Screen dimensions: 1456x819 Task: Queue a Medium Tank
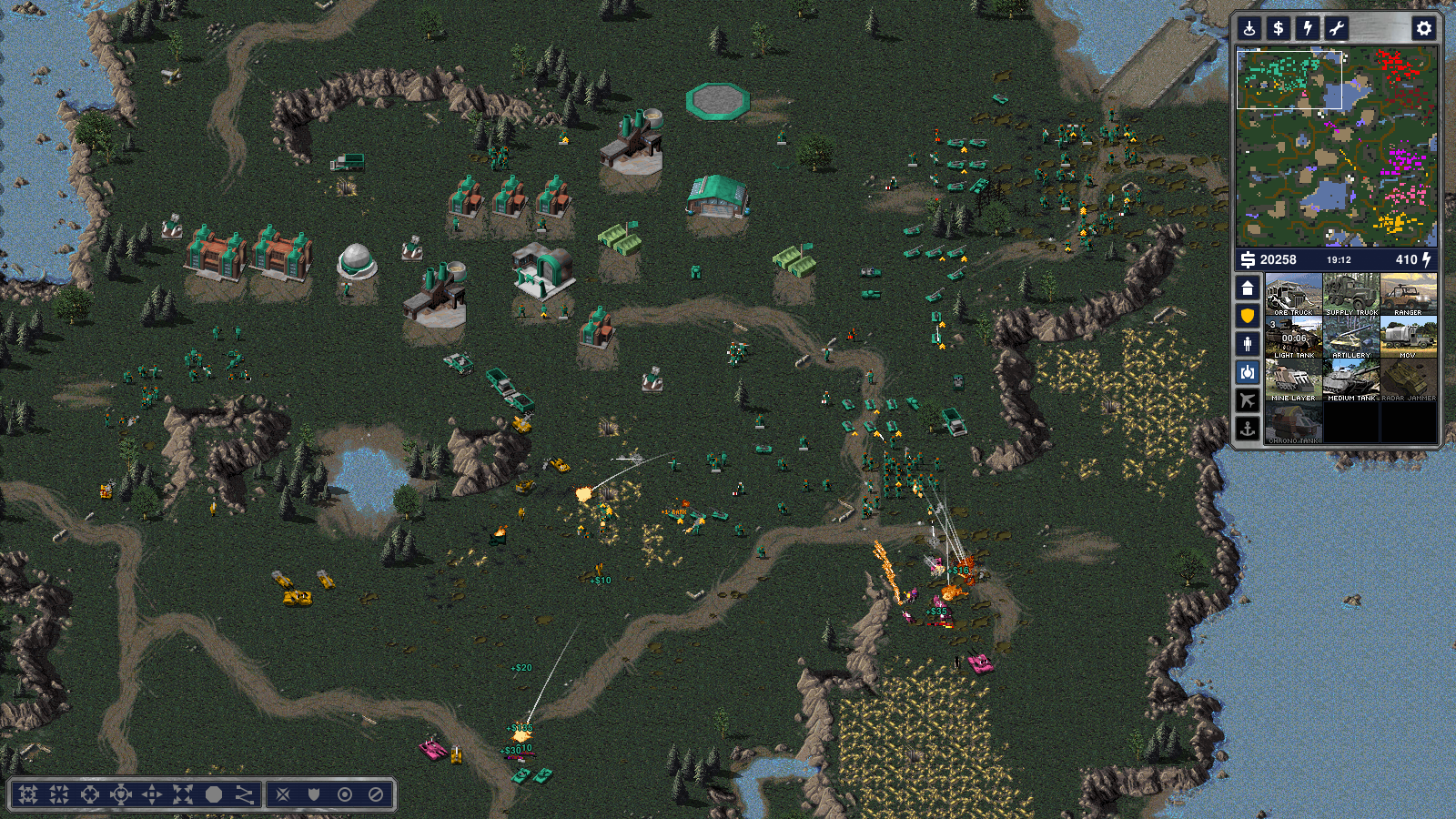click(1351, 380)
